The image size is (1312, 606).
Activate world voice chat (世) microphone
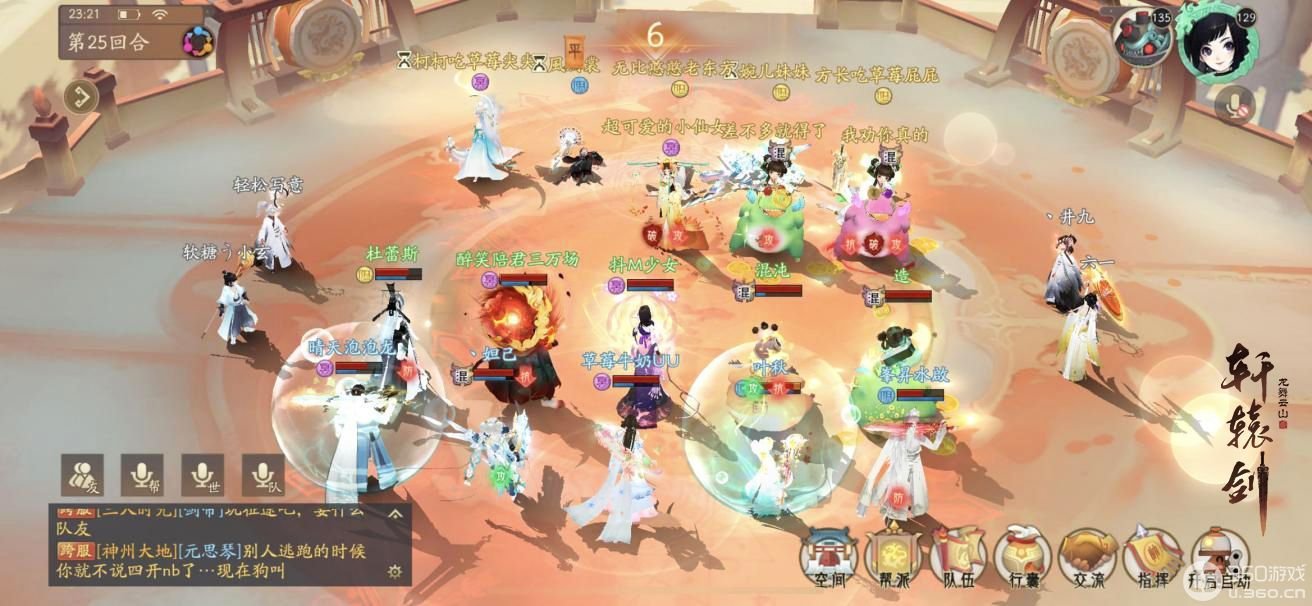pos(202,474)
